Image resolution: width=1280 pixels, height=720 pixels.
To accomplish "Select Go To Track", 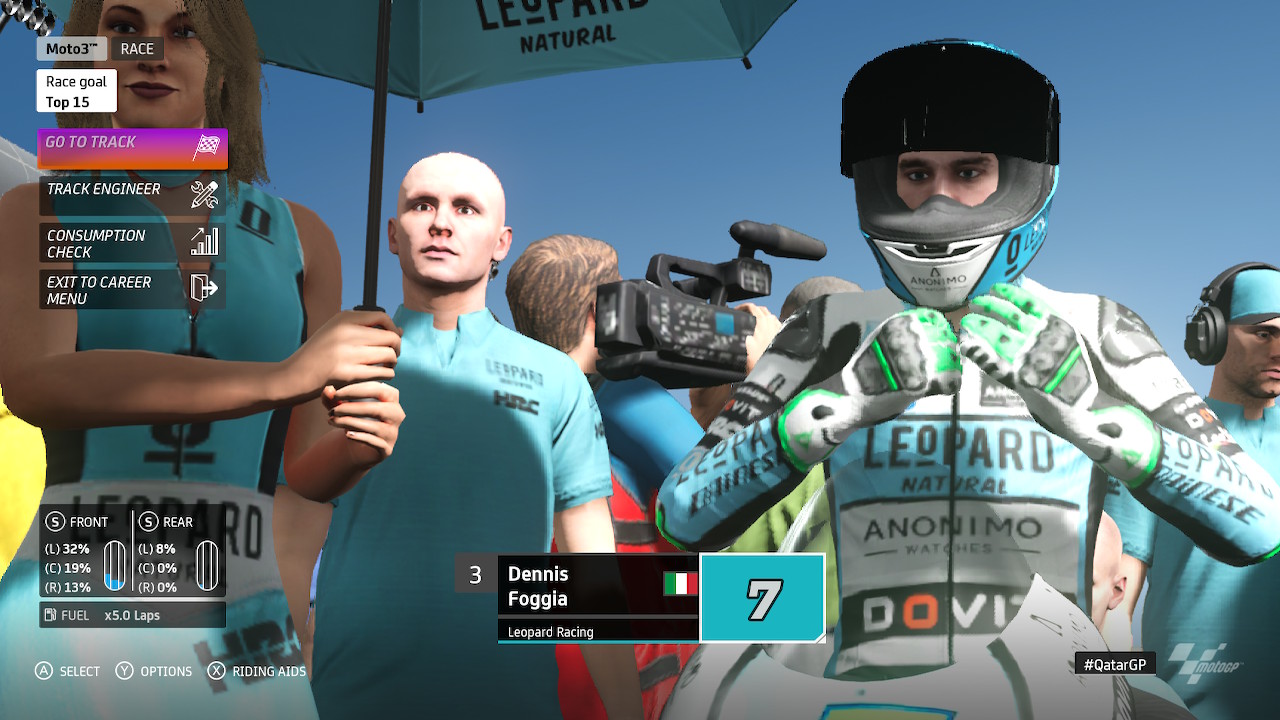I will coord(132,148).
